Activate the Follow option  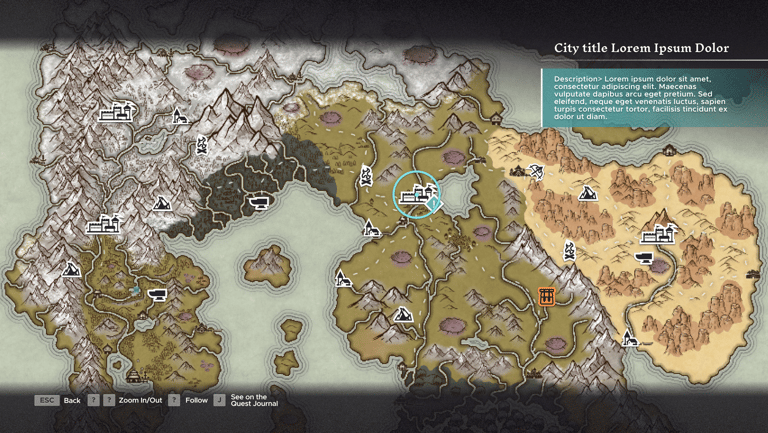pyautogui.click(x=196, y=400)
